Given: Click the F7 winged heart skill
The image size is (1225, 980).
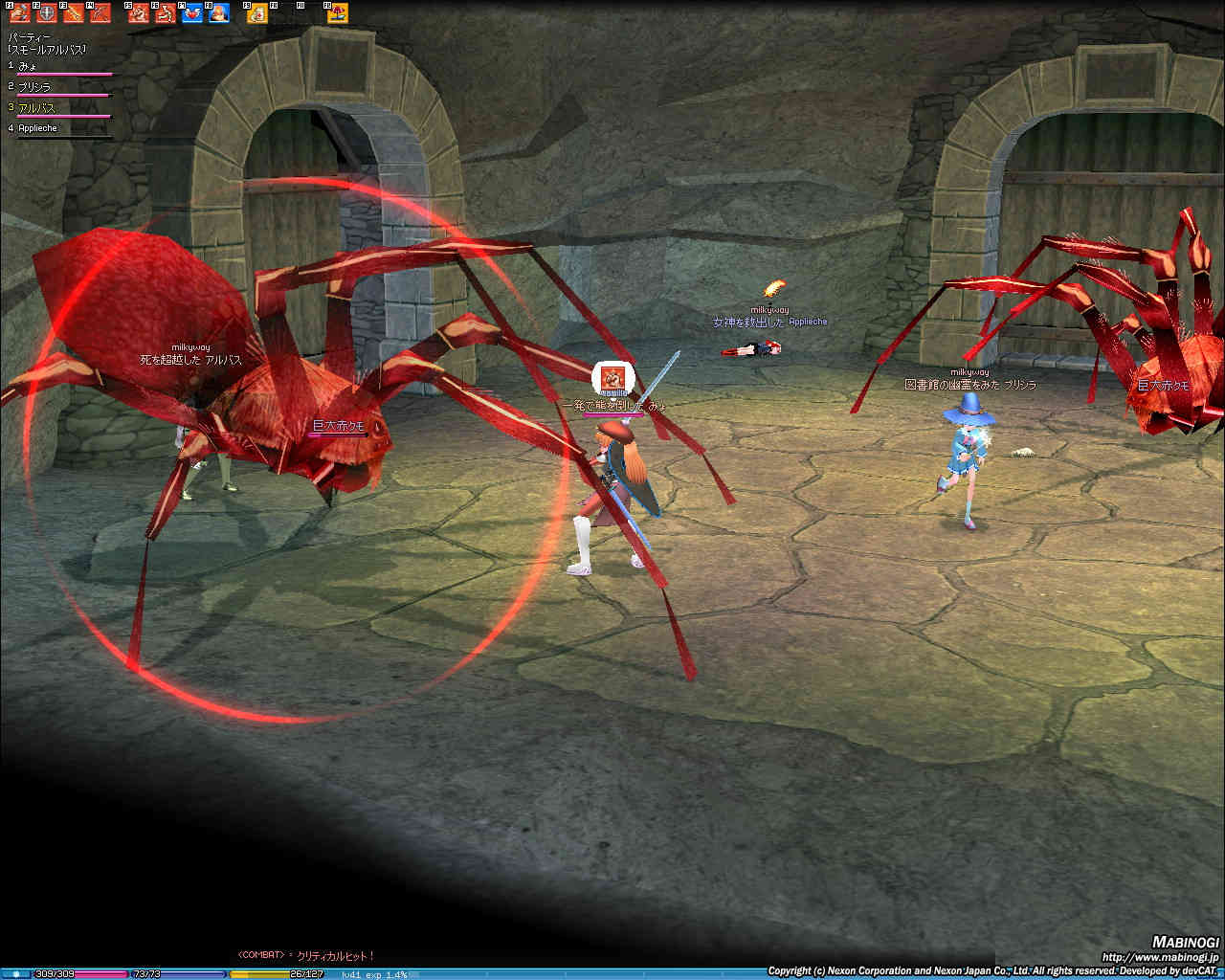Looking at the screenshot, I should click(192, 13).
